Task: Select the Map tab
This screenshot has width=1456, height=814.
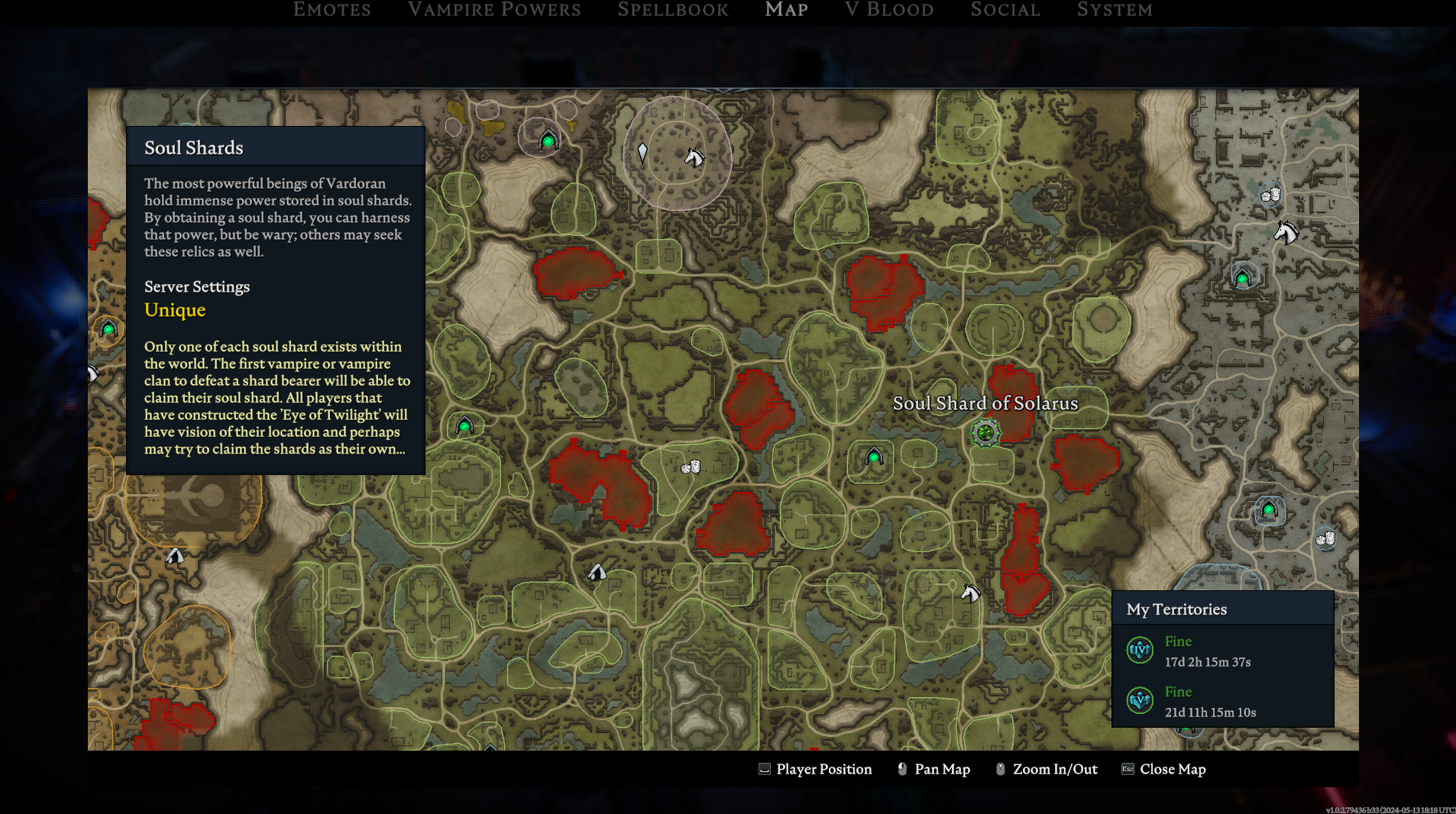Action: [786, 10]
